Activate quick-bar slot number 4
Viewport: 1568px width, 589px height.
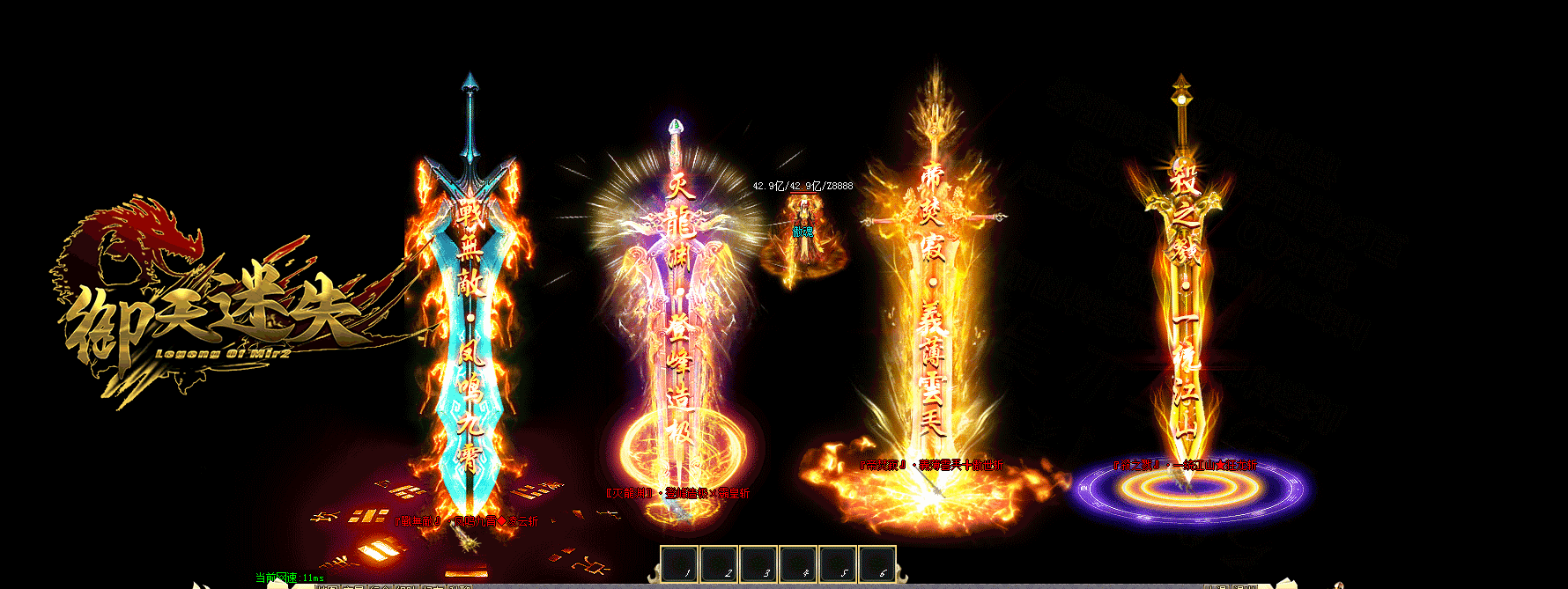click(798, 564)
